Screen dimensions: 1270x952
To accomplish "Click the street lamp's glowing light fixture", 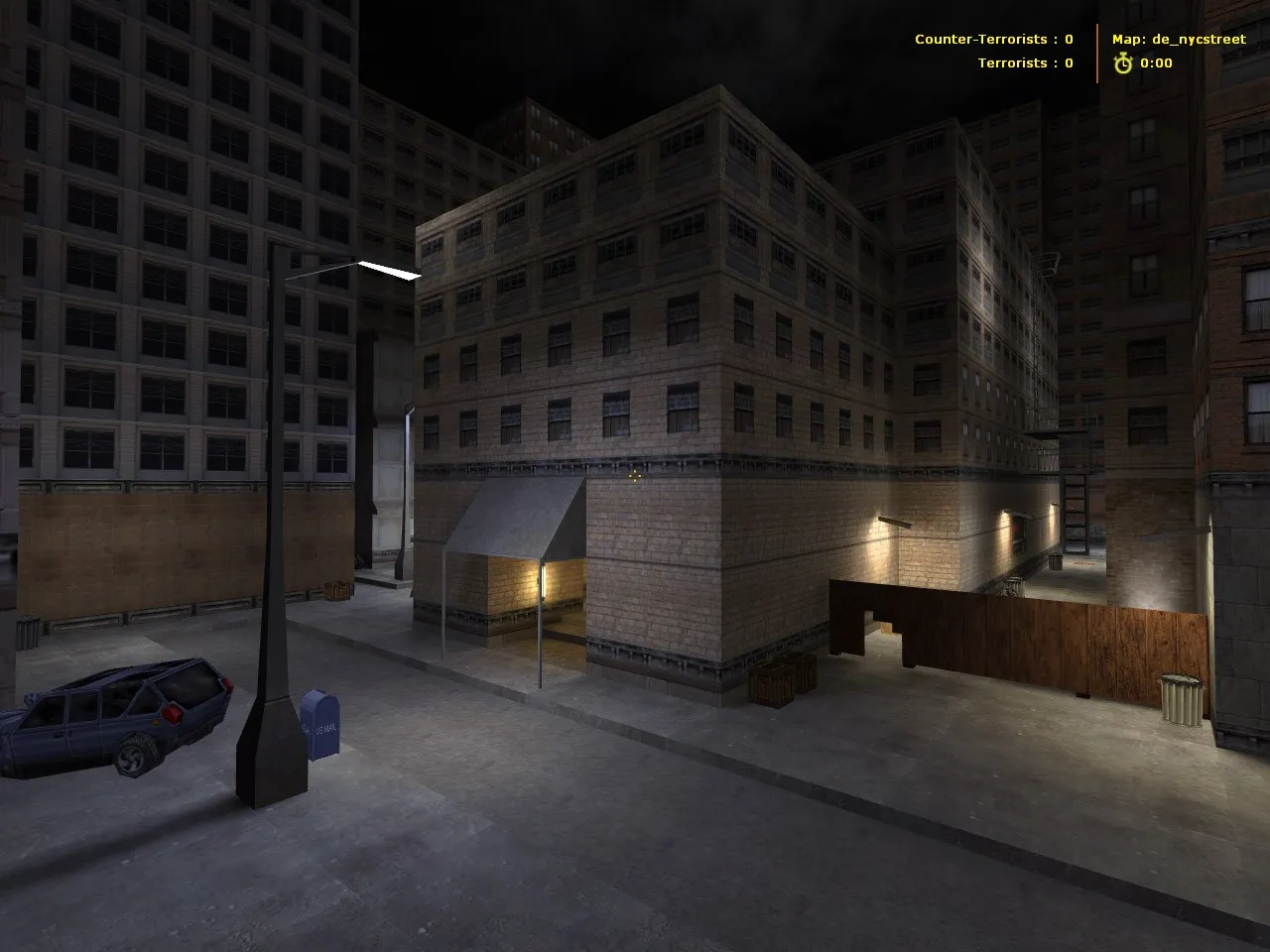I will [389, 270].
